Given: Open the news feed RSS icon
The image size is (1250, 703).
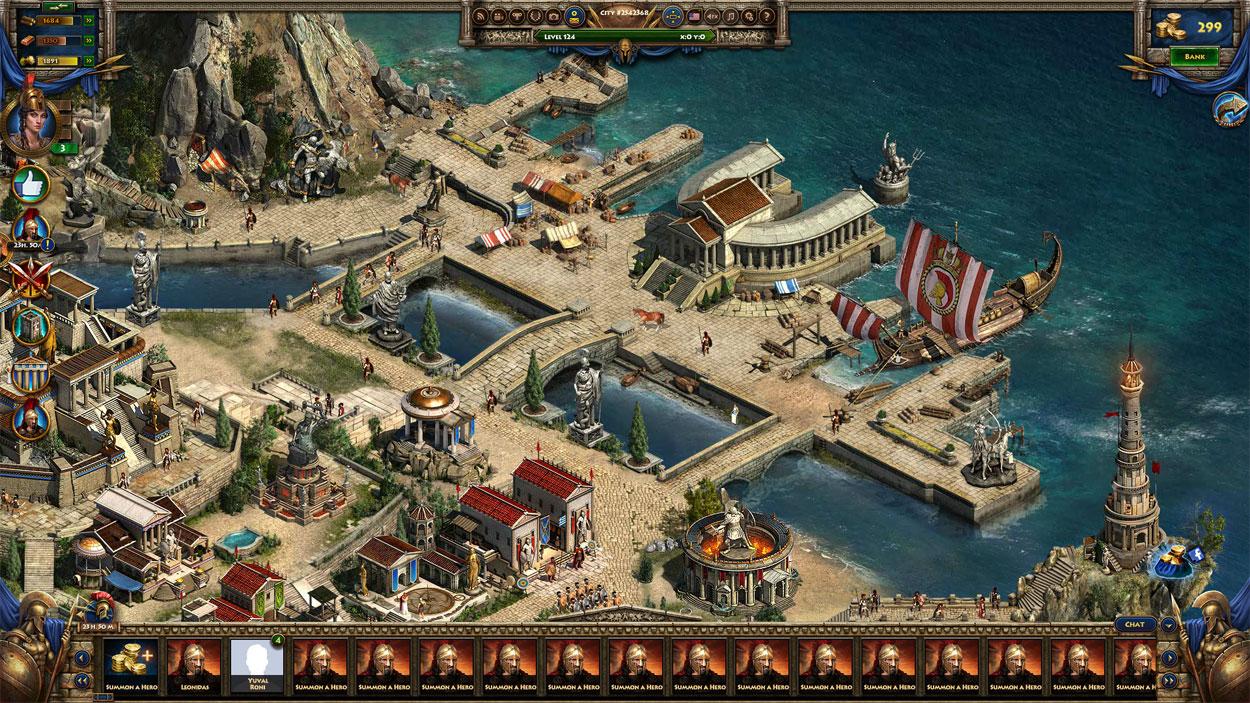Looking at the screenshot, I should 481,16.
